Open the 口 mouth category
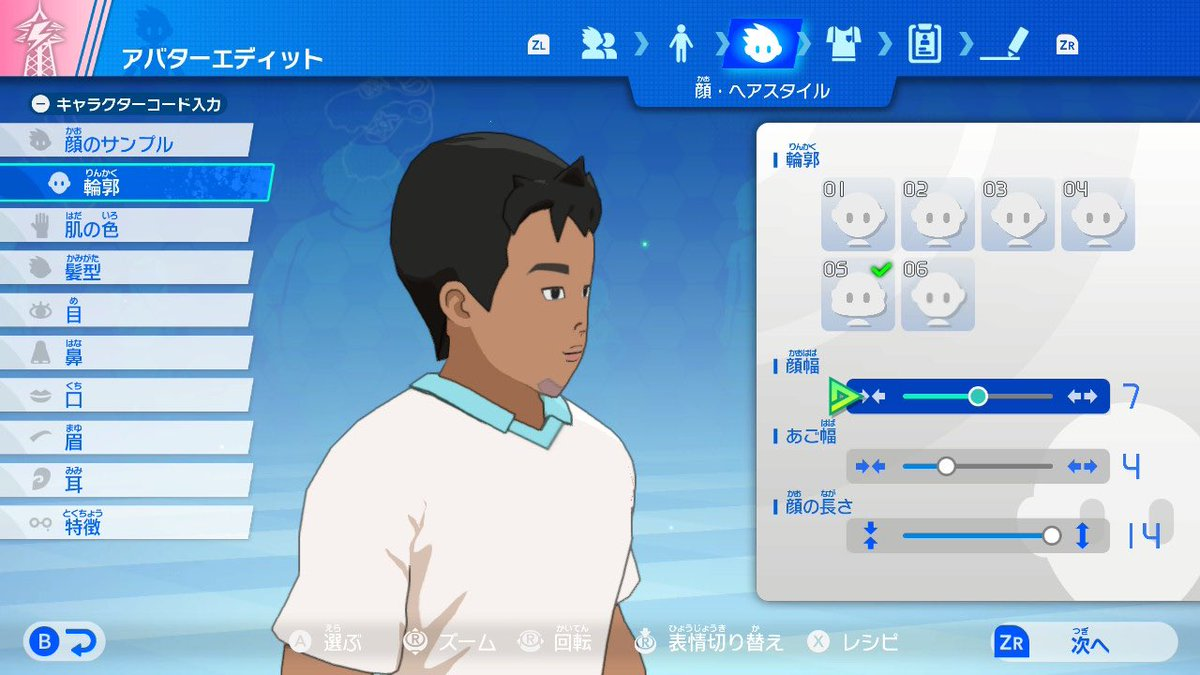The image size is (1200, 675). click(x=125, y=395)
